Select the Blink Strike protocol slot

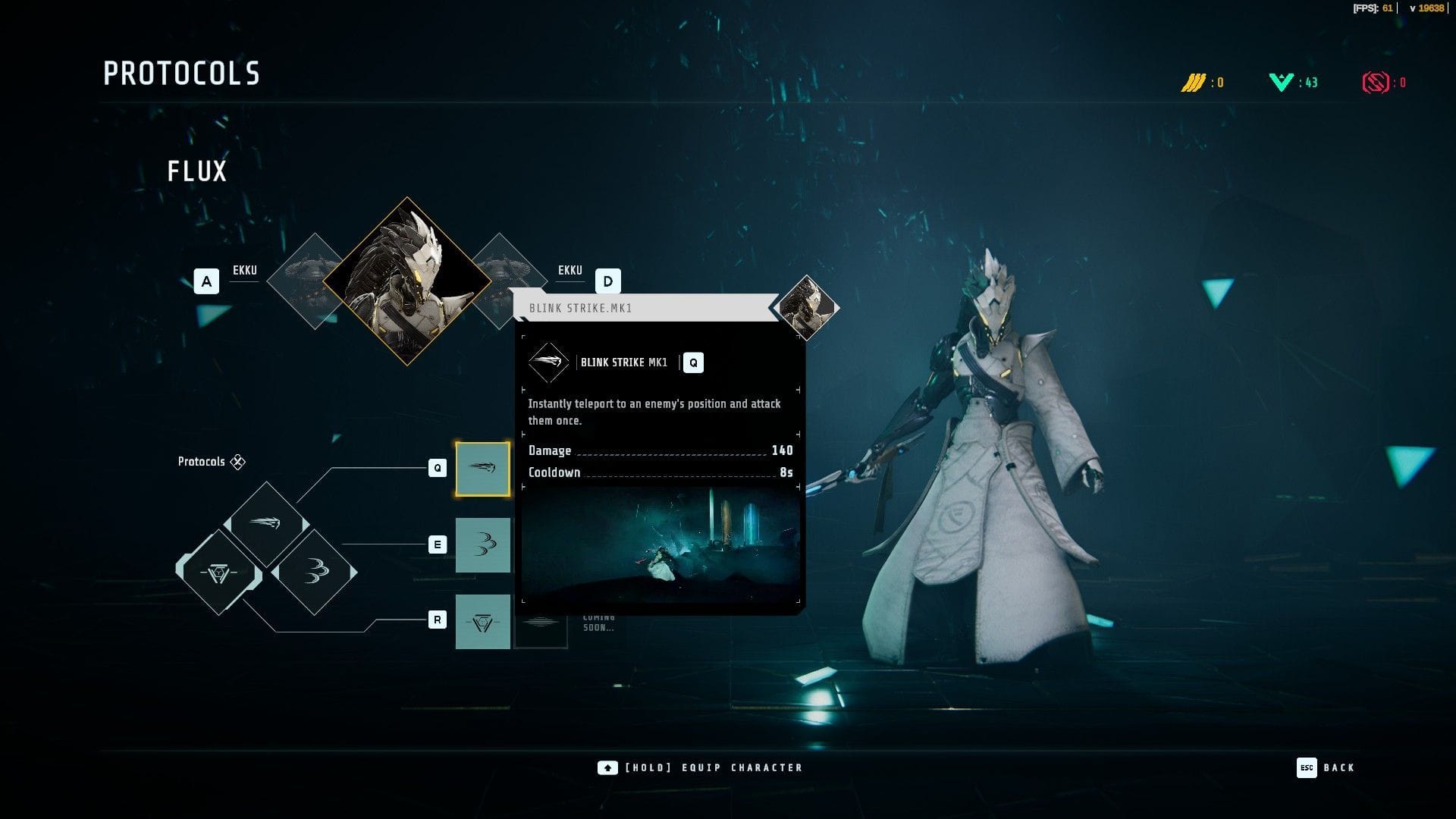tap(482, 469)
